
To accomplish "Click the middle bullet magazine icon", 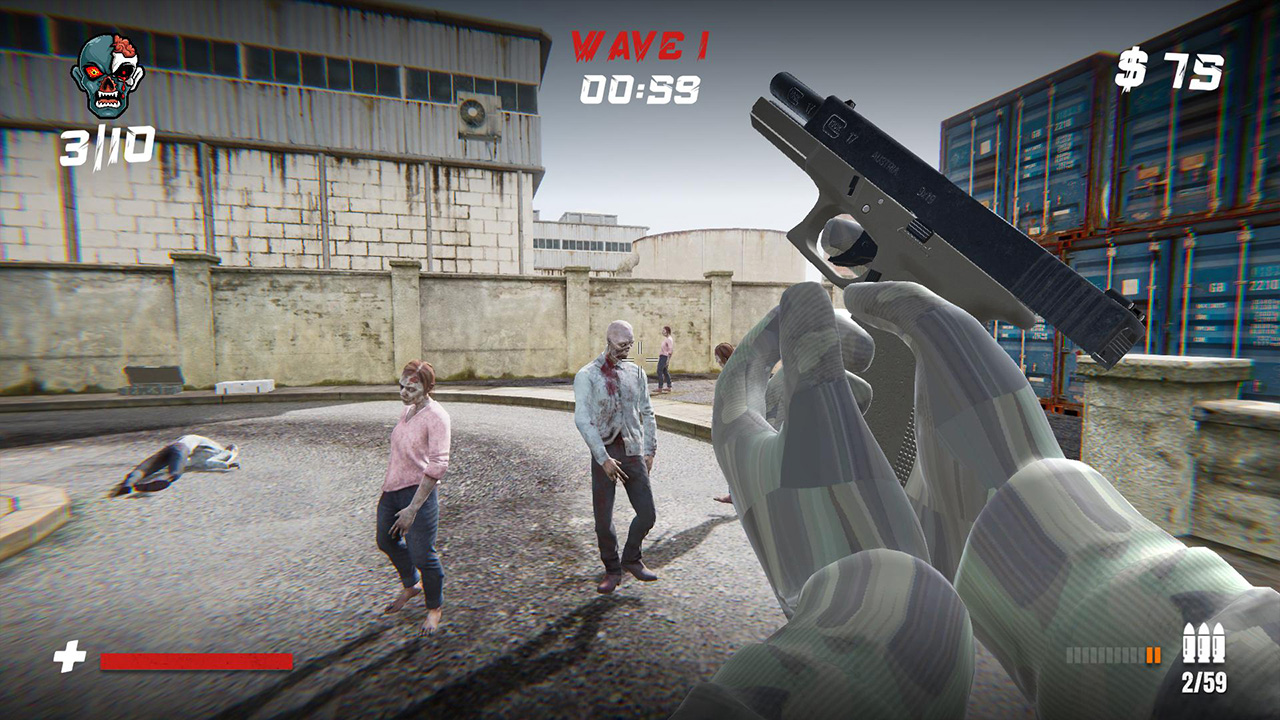I will pyautogui.click(x=1202, y=642).
